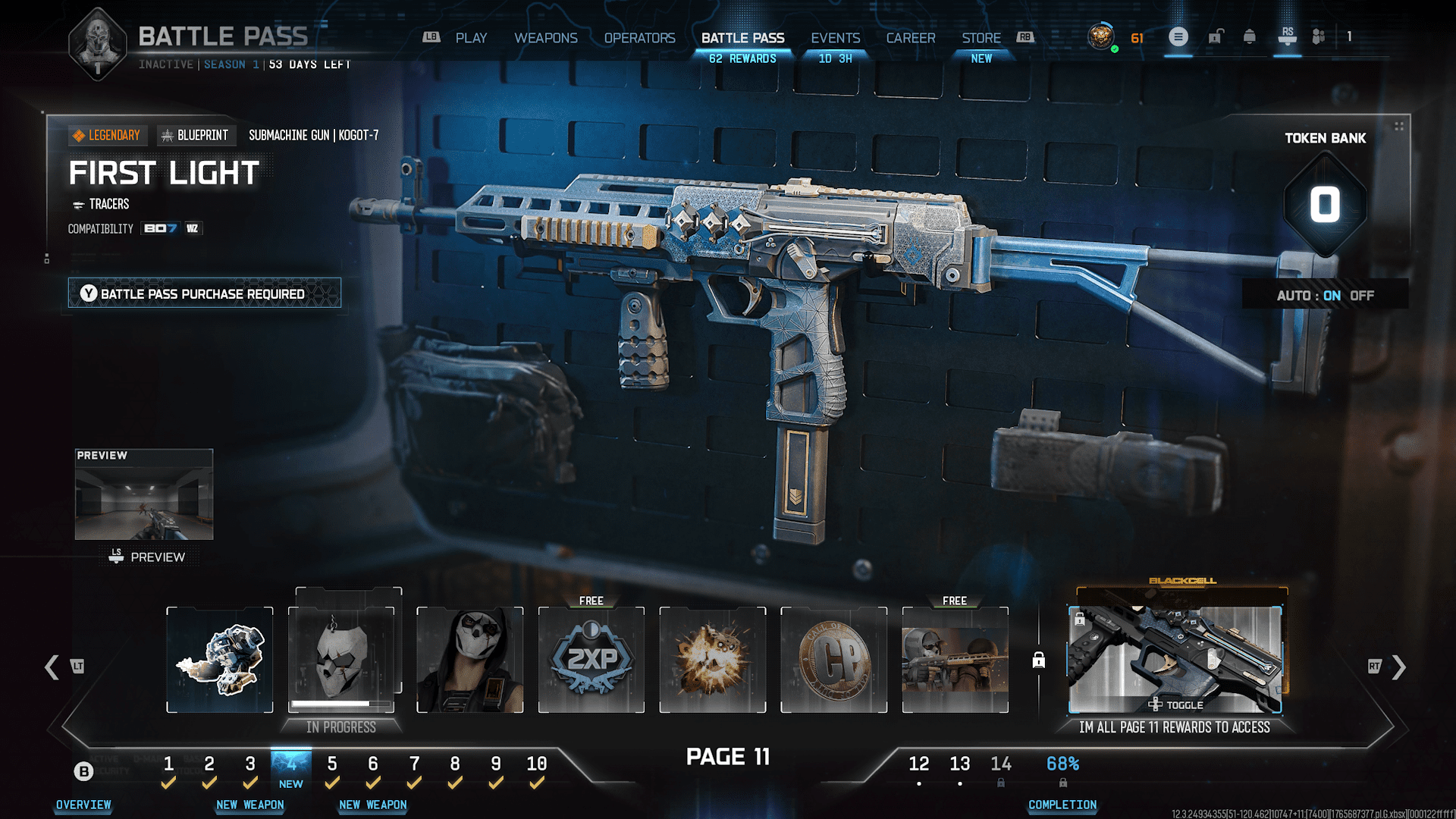Open the Play tab
The width and height of the screenshot is (1456, 819).
pos(471,38)
